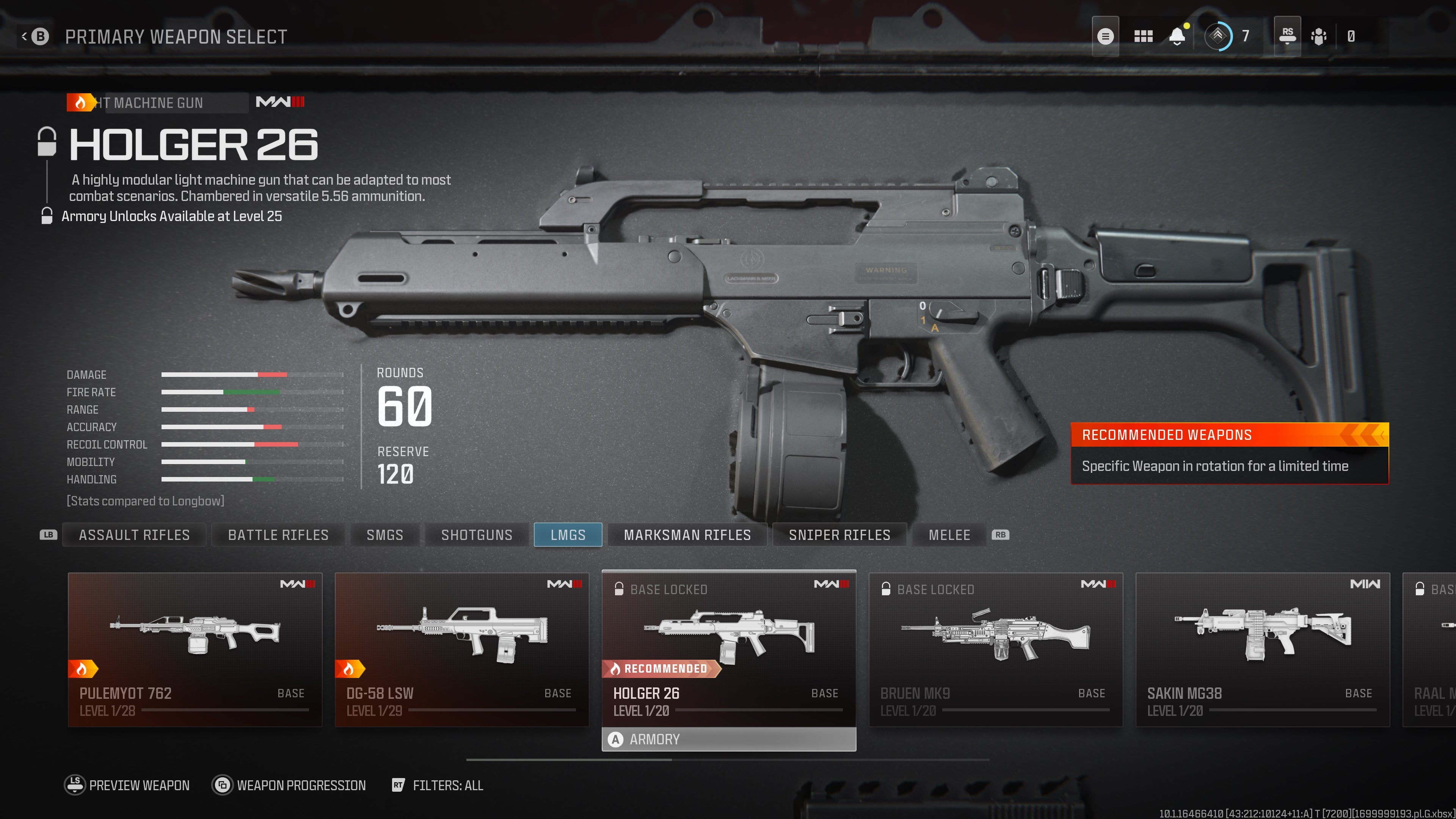
Task: Open the social channels grid icon
Action: tap(1143, 36)
